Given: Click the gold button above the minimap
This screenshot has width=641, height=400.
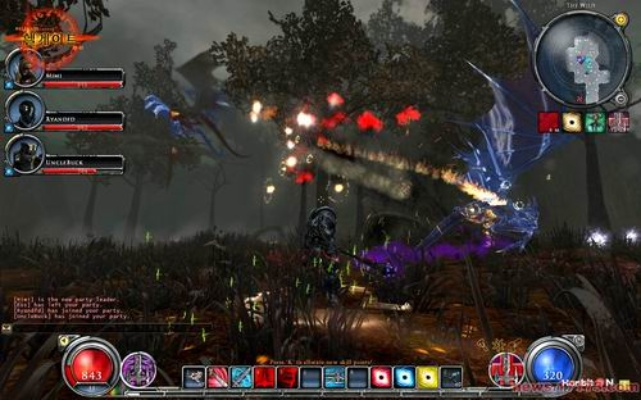Looking at the screenshot, I should point(620,18).
